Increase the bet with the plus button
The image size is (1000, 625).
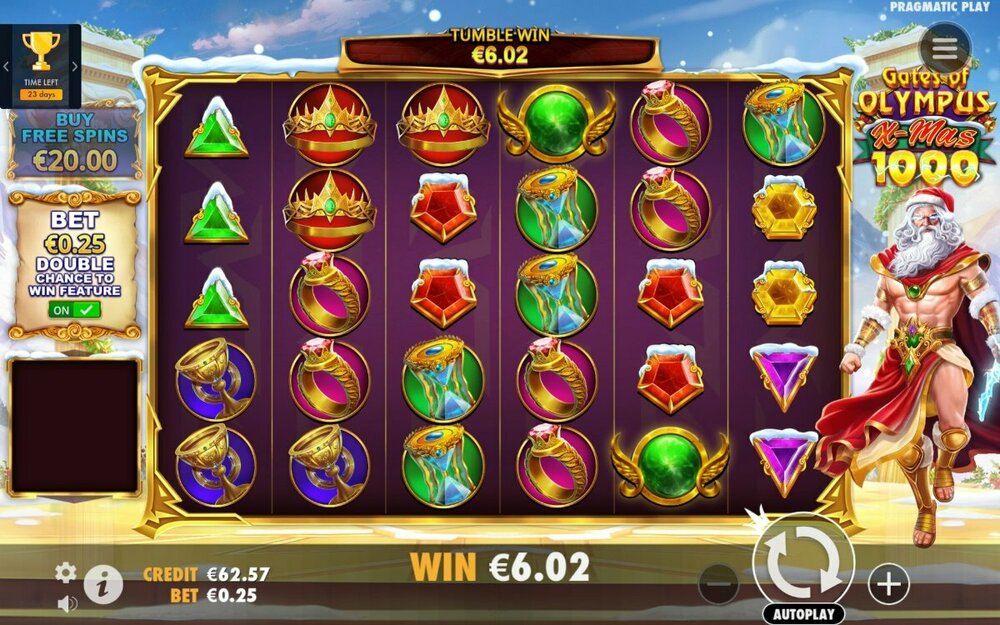click(x=888, y=582)
